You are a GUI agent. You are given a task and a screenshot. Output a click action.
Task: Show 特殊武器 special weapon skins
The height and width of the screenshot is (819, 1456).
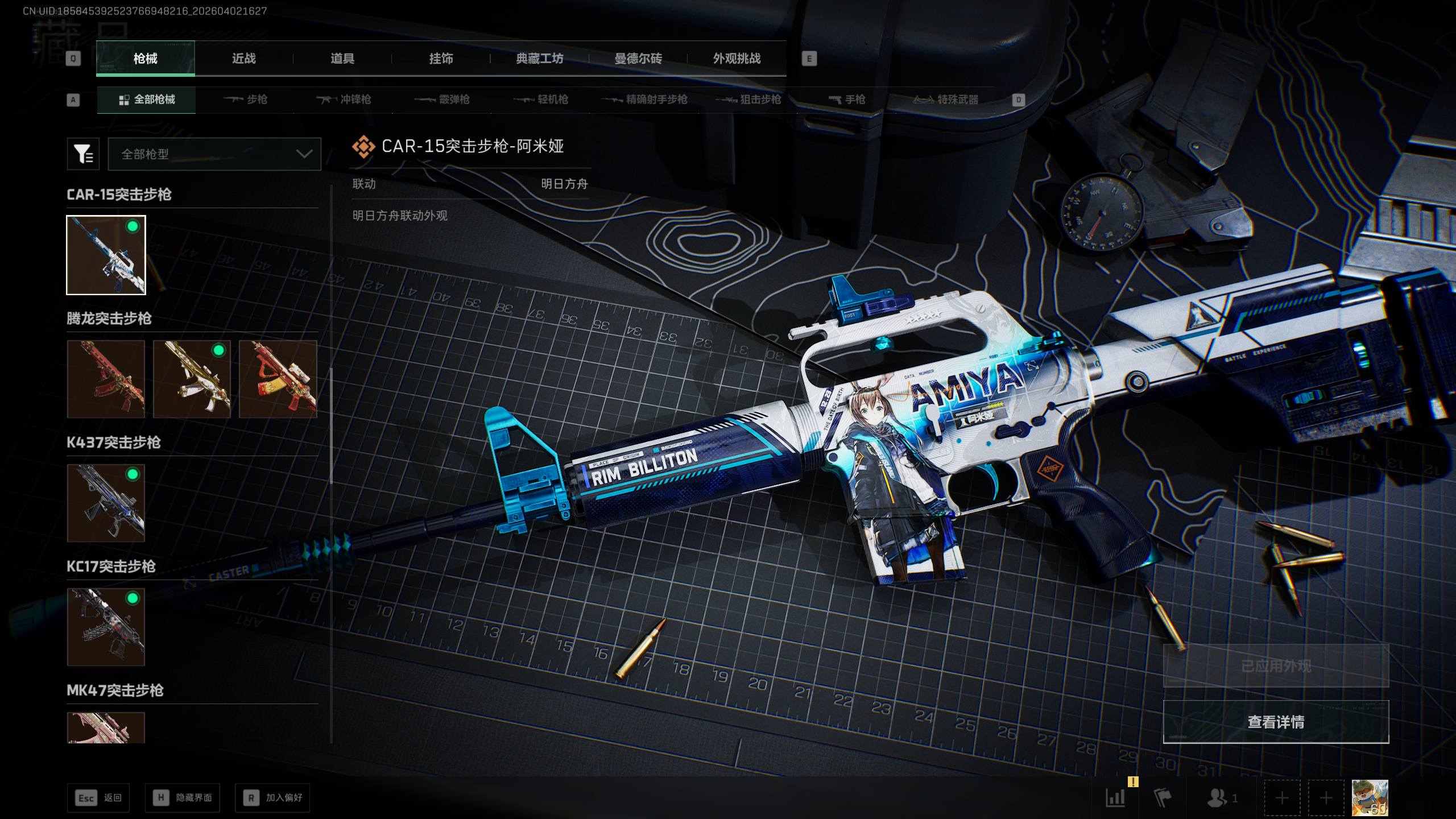(x=946, y=100)
